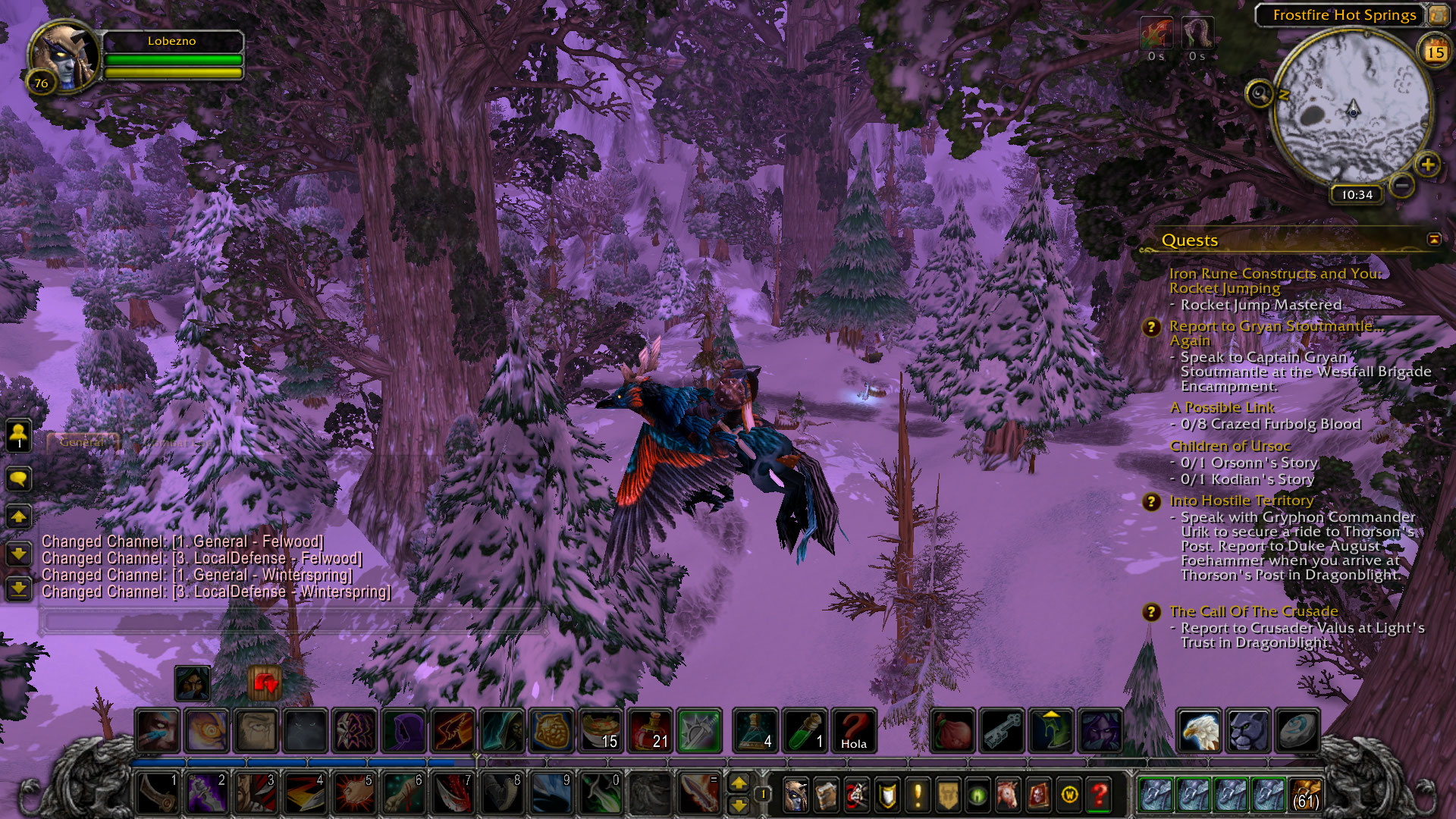The height and width of the screenshot is (819, 1456).
Task: Activate the ability in action slot 1
Action: tap(158, 793)
